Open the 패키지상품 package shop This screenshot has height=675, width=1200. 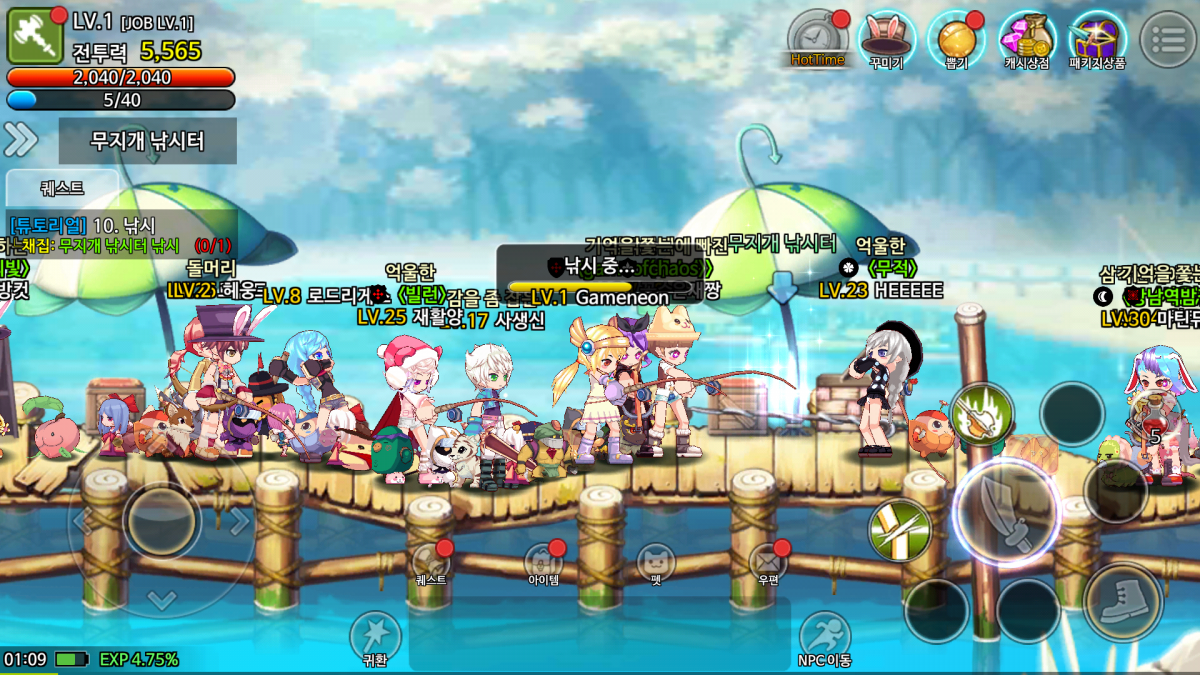point(1097,40)
